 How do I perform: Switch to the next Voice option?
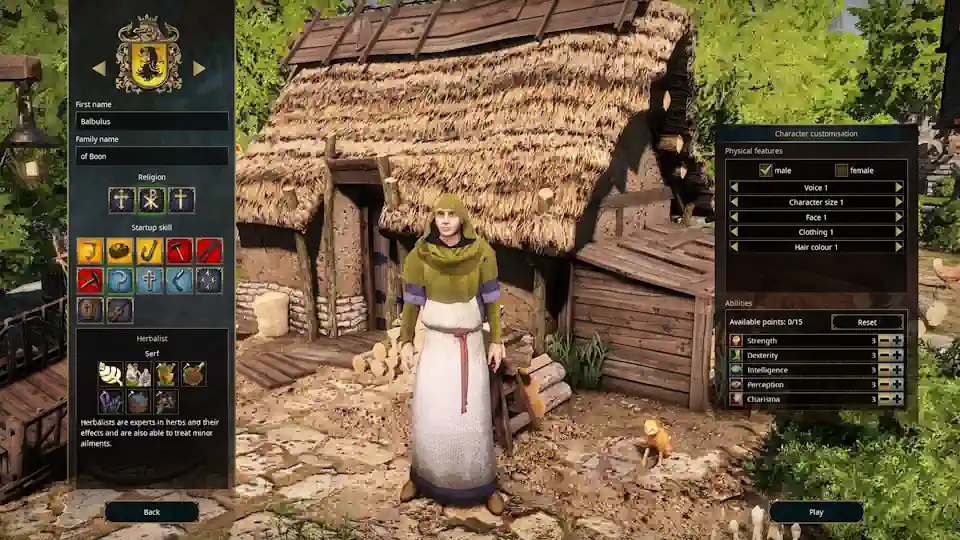click(x=899, y=187)
